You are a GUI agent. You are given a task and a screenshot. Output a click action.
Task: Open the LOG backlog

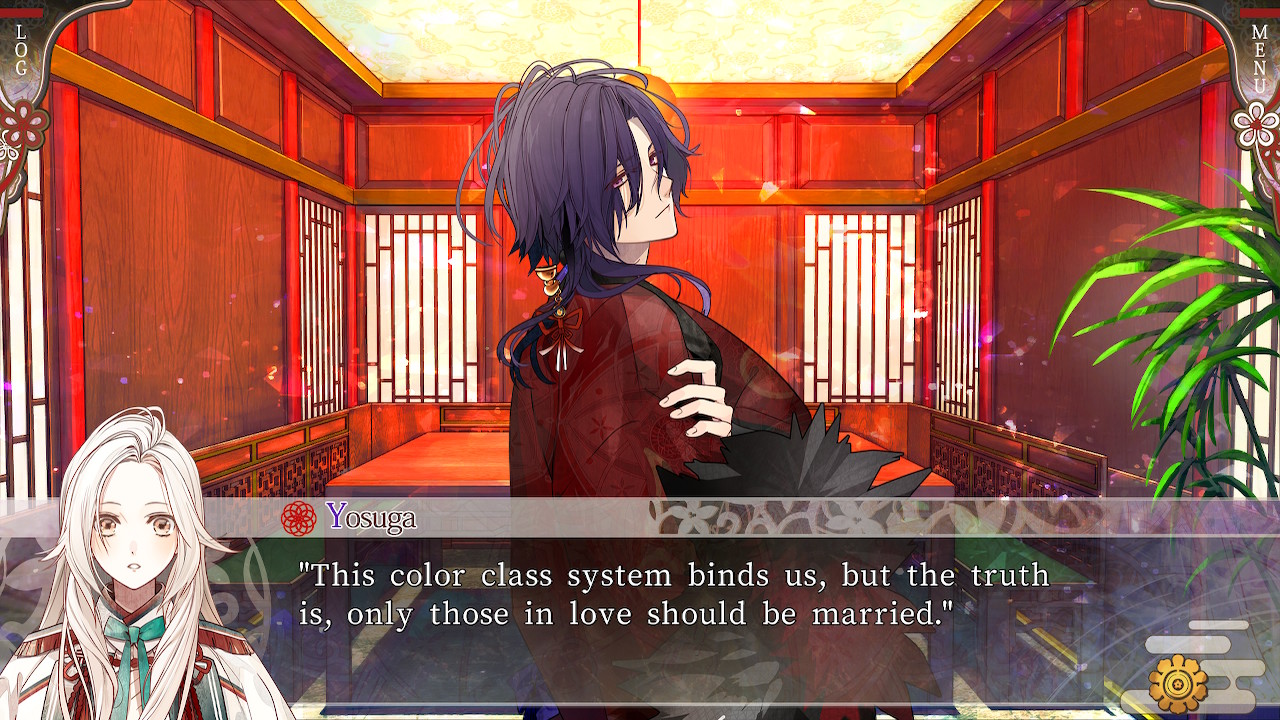[21, 50]
